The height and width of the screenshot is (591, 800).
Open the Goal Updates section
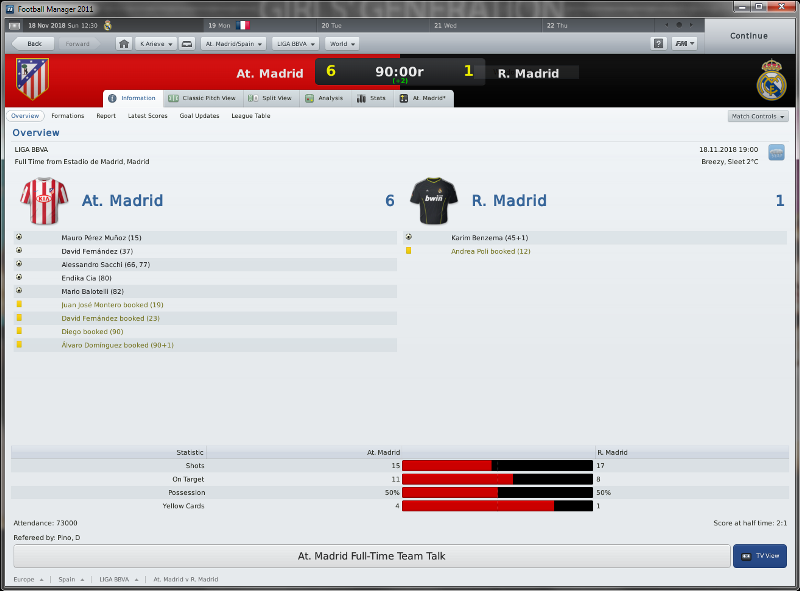(199, 116)
